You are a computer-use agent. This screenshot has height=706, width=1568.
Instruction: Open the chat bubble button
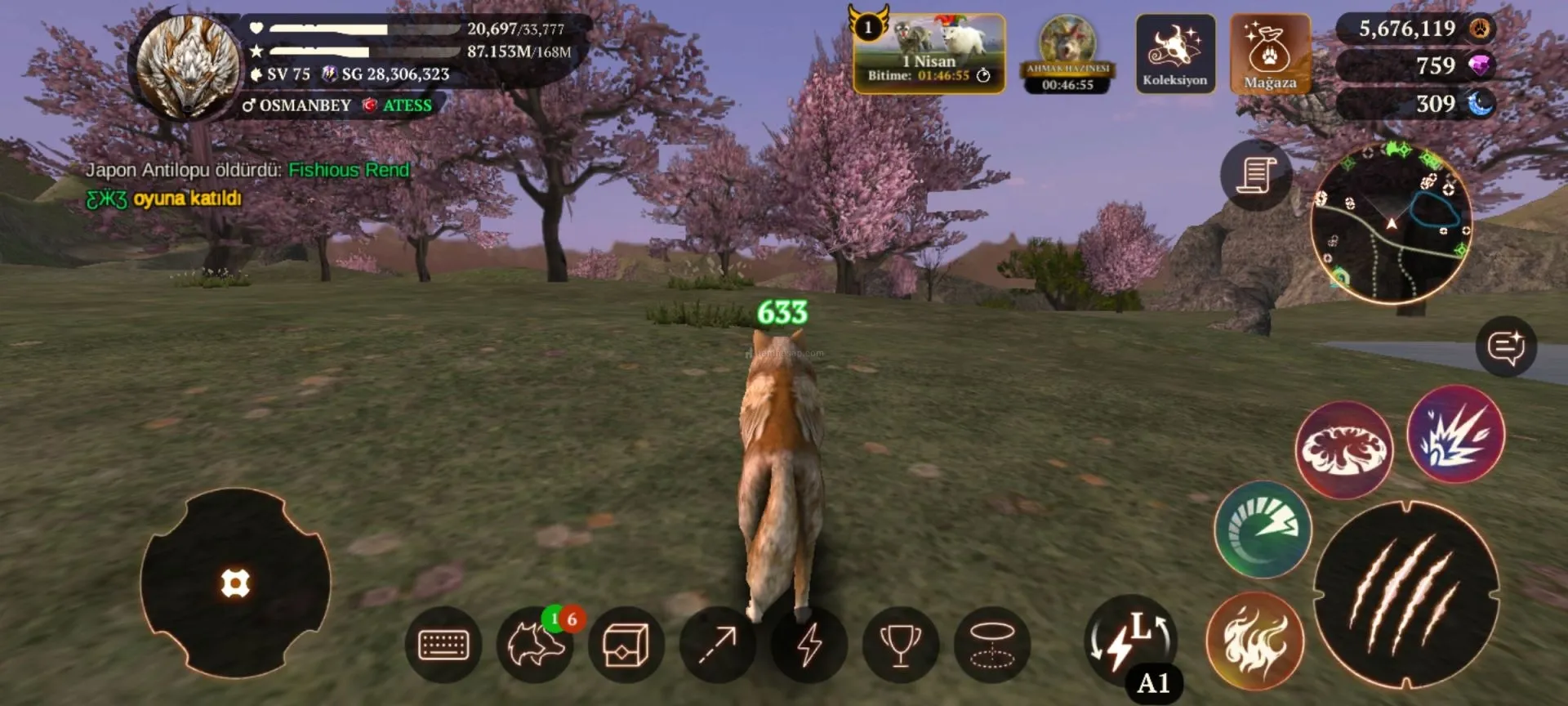1506,346
